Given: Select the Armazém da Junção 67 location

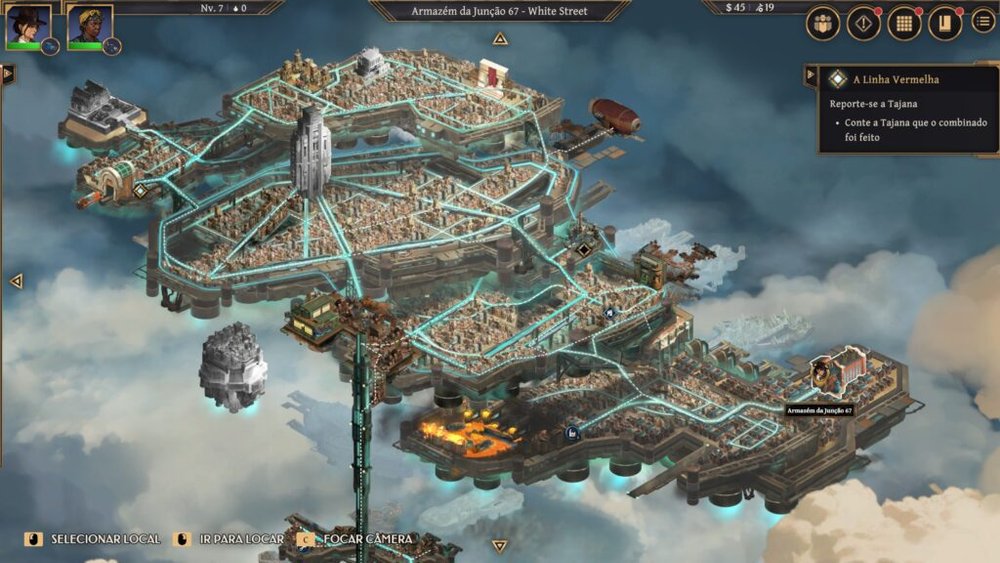Looking at the screenshot, I should coord(825,377).
